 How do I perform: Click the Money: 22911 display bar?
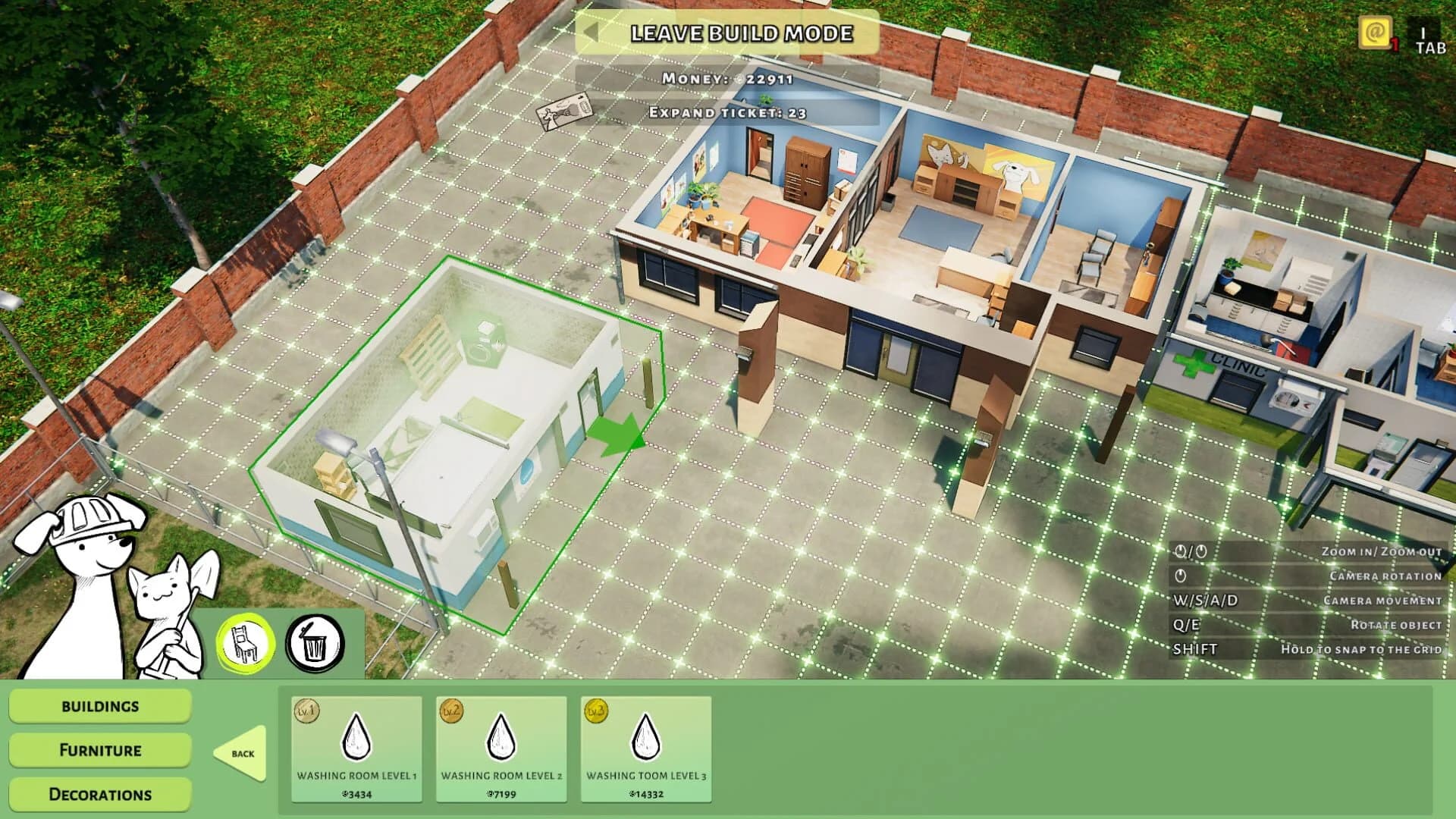point(726,77)
